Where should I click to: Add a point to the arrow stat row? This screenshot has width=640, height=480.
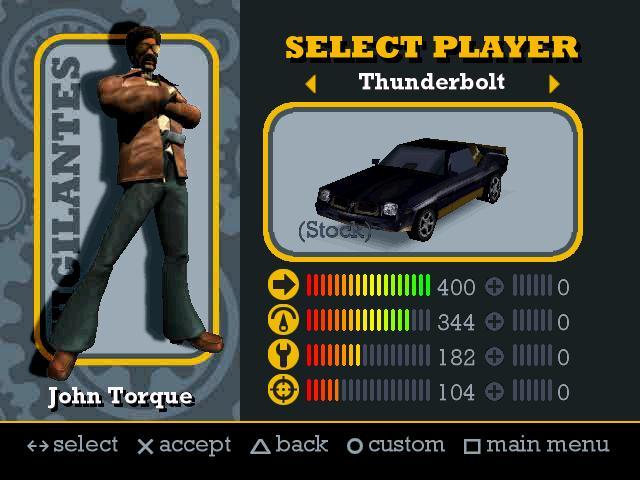coord(494,287)
